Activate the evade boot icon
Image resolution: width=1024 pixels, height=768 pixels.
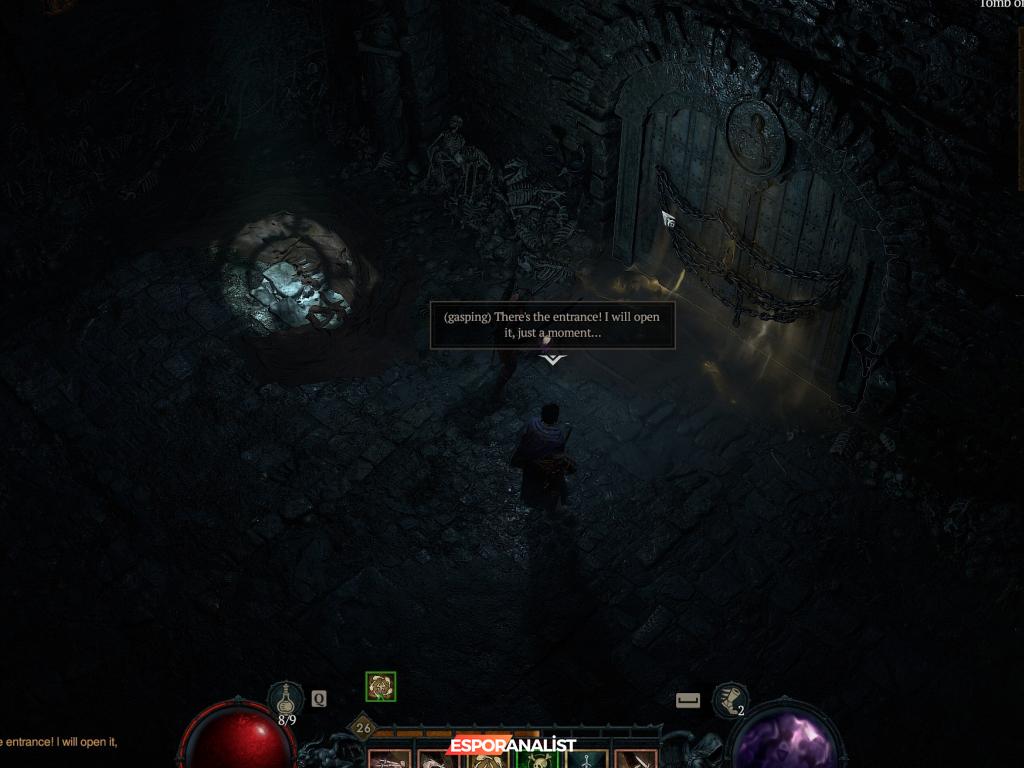(730, 699)
